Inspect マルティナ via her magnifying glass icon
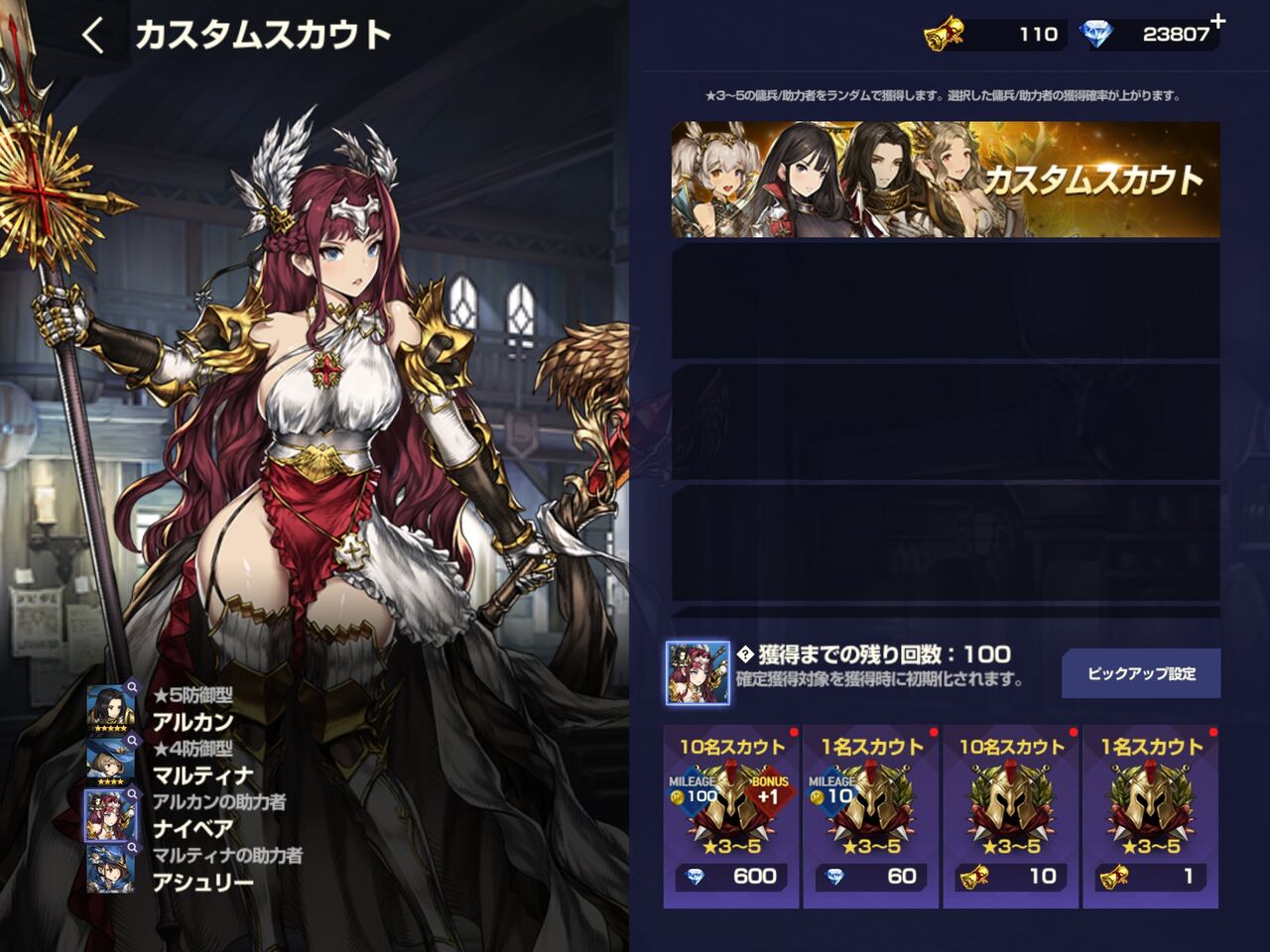 tap(133, 738)
